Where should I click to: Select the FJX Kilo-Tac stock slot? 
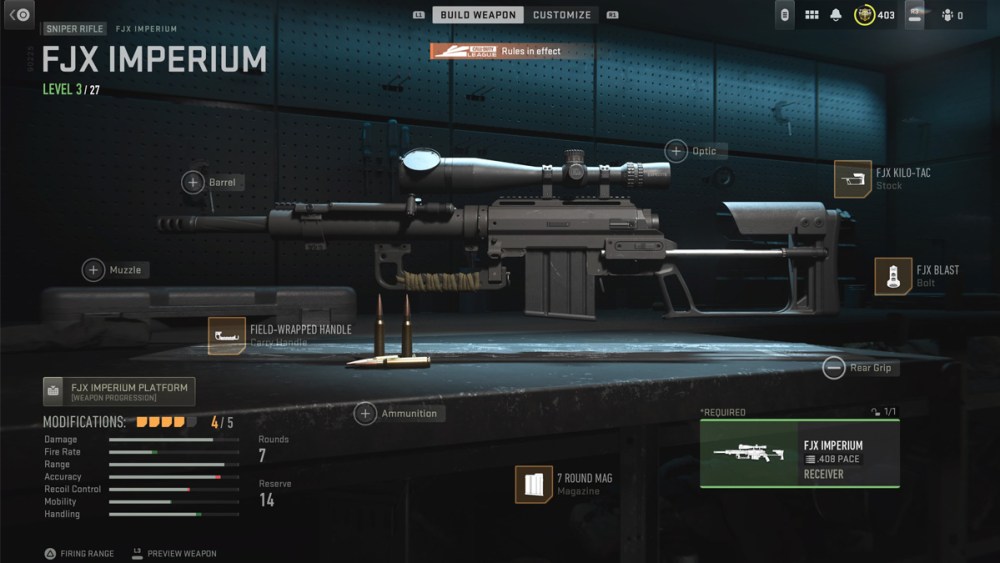click(x=853, y=179)
